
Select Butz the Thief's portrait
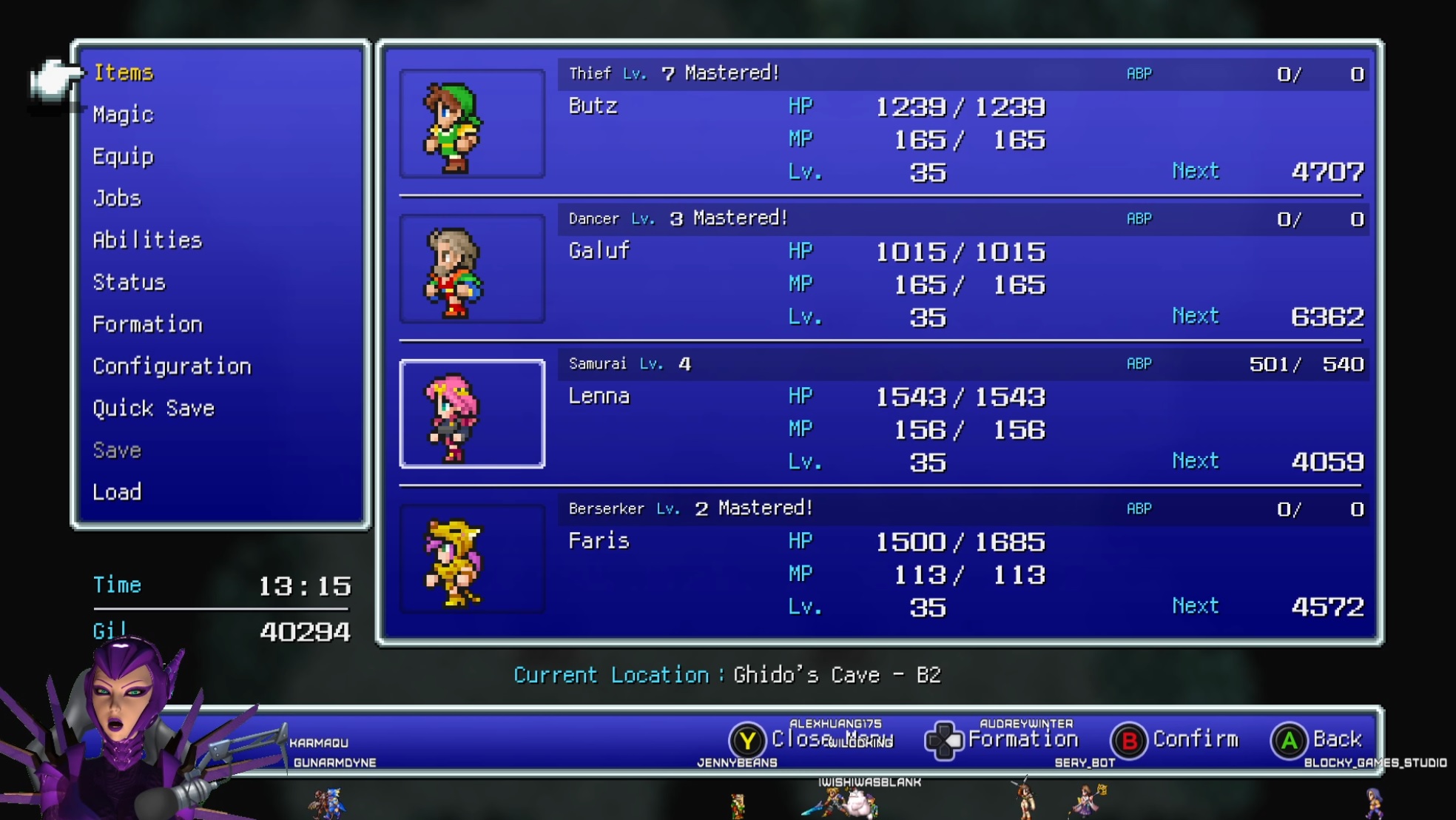472,124
